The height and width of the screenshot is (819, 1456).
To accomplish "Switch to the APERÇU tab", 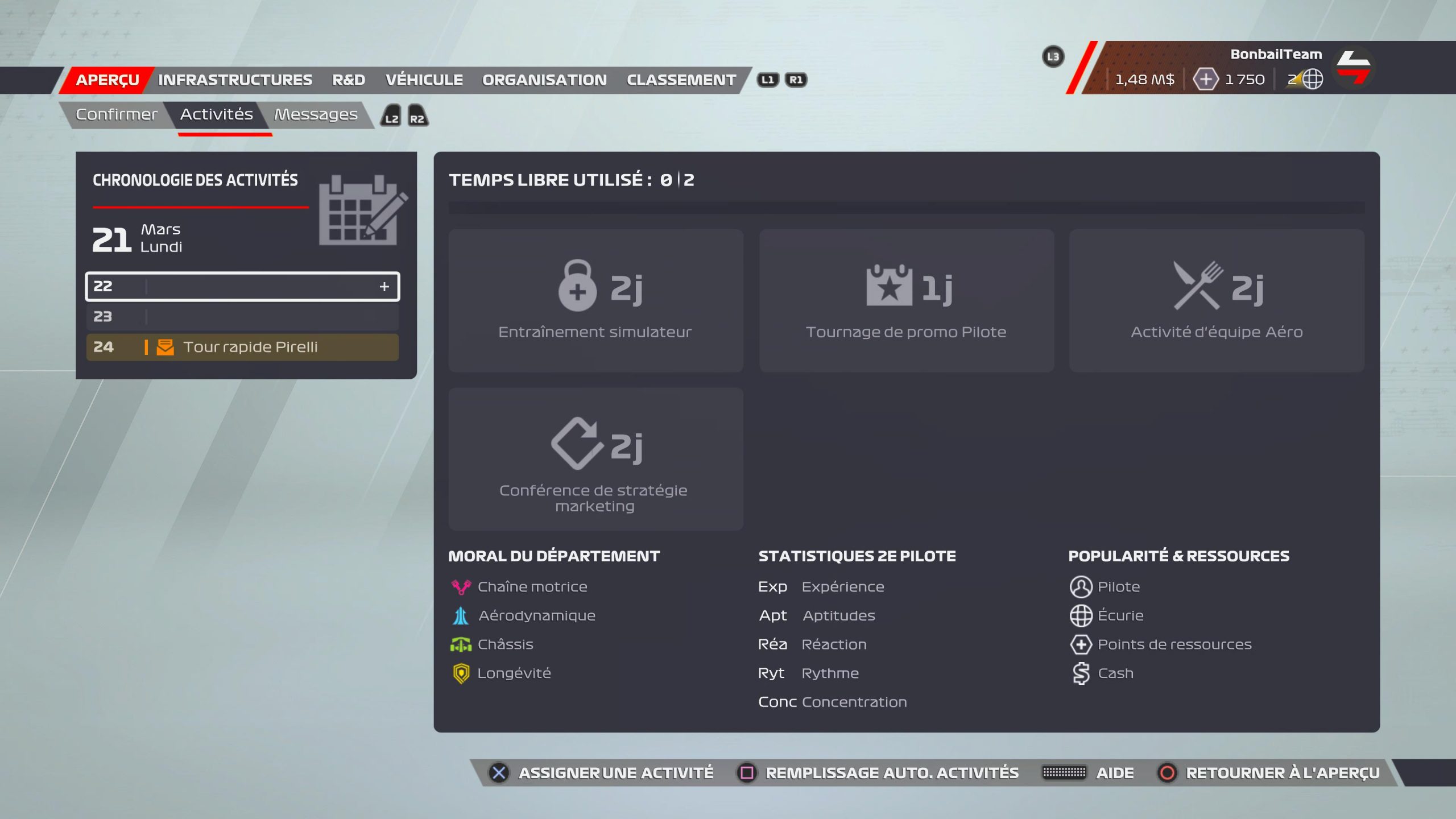I will (x=107, y=80).
